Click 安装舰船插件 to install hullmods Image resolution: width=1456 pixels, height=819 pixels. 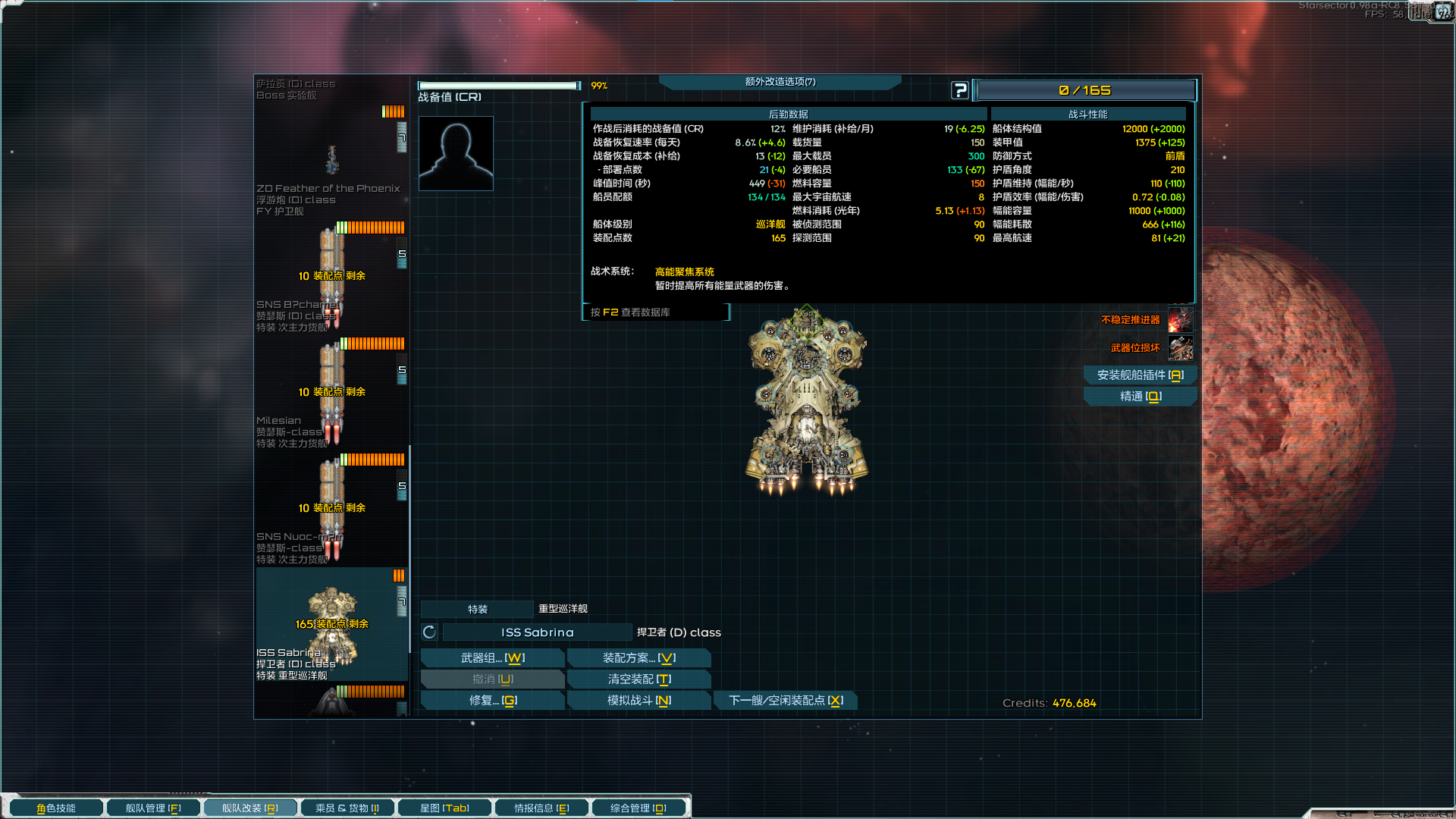coord(1139,375)
